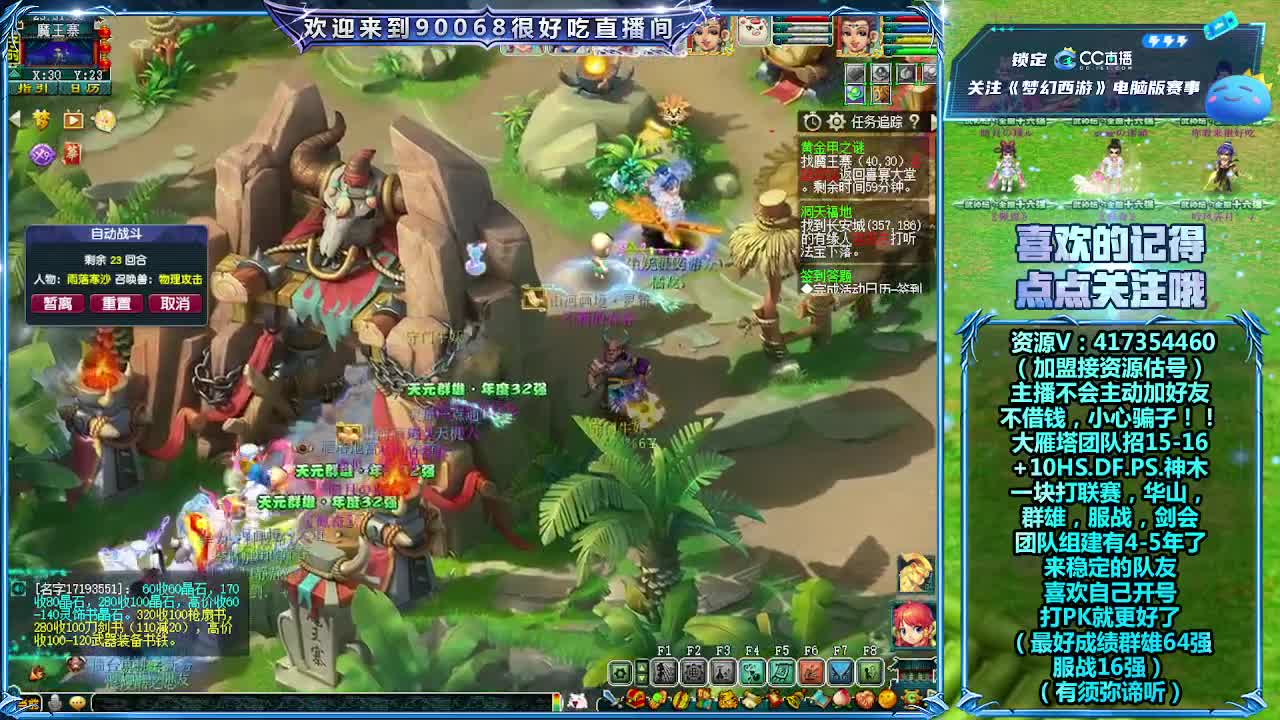Open the video player icon under the minimap
The image size is (1280, 720).
click(x=74, y=119)
